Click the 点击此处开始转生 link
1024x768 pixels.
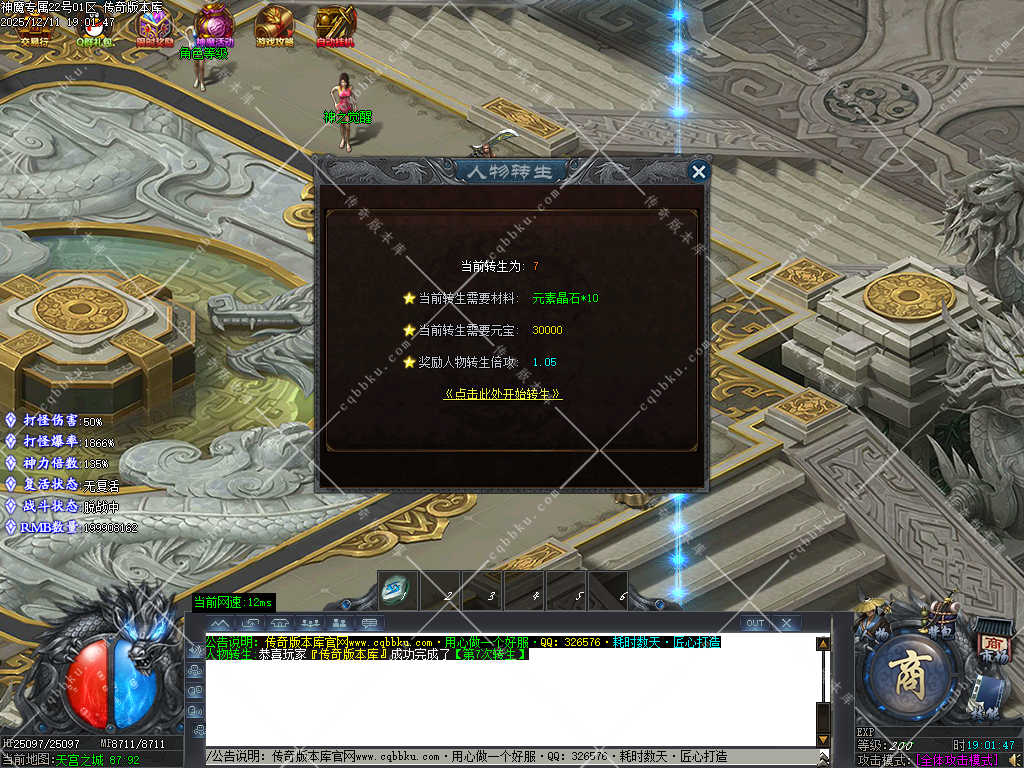tap(502, 394)
